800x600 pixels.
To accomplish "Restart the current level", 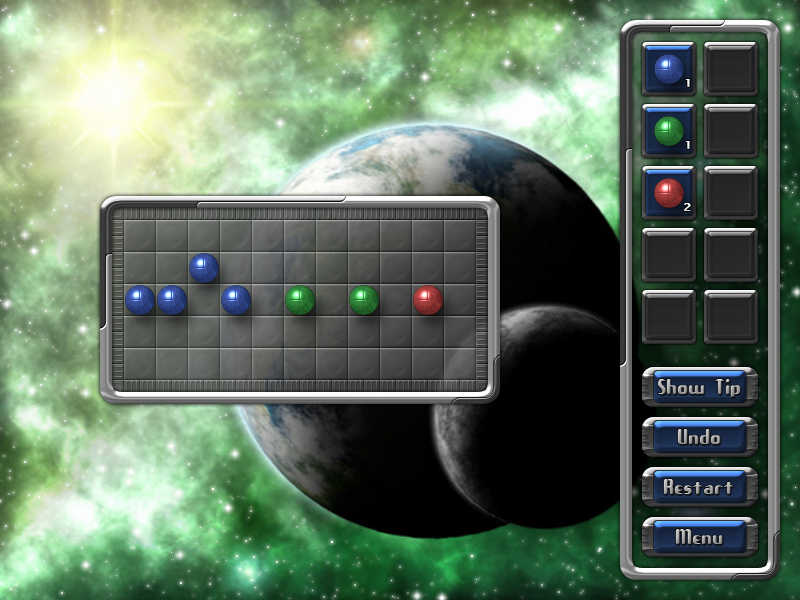I will point(699,487).
